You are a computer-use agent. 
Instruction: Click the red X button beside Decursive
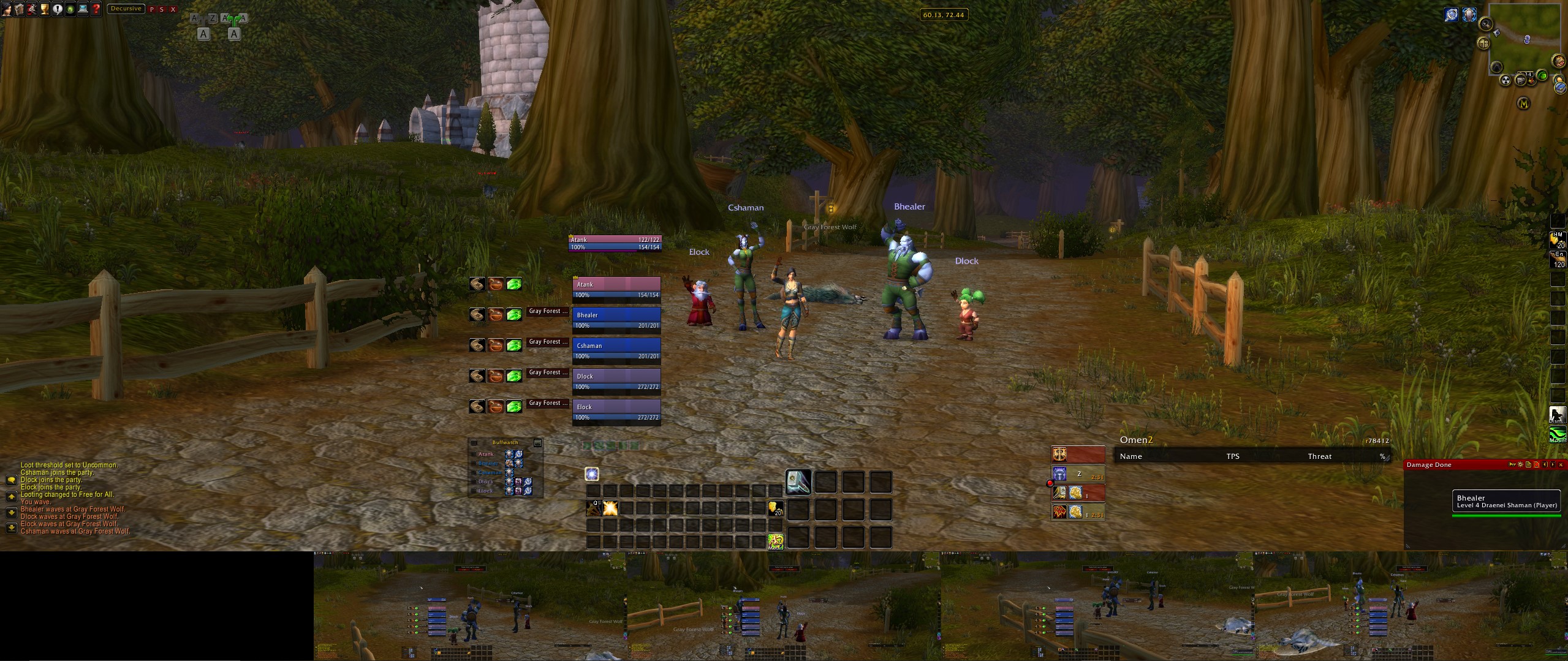point(173,9)
